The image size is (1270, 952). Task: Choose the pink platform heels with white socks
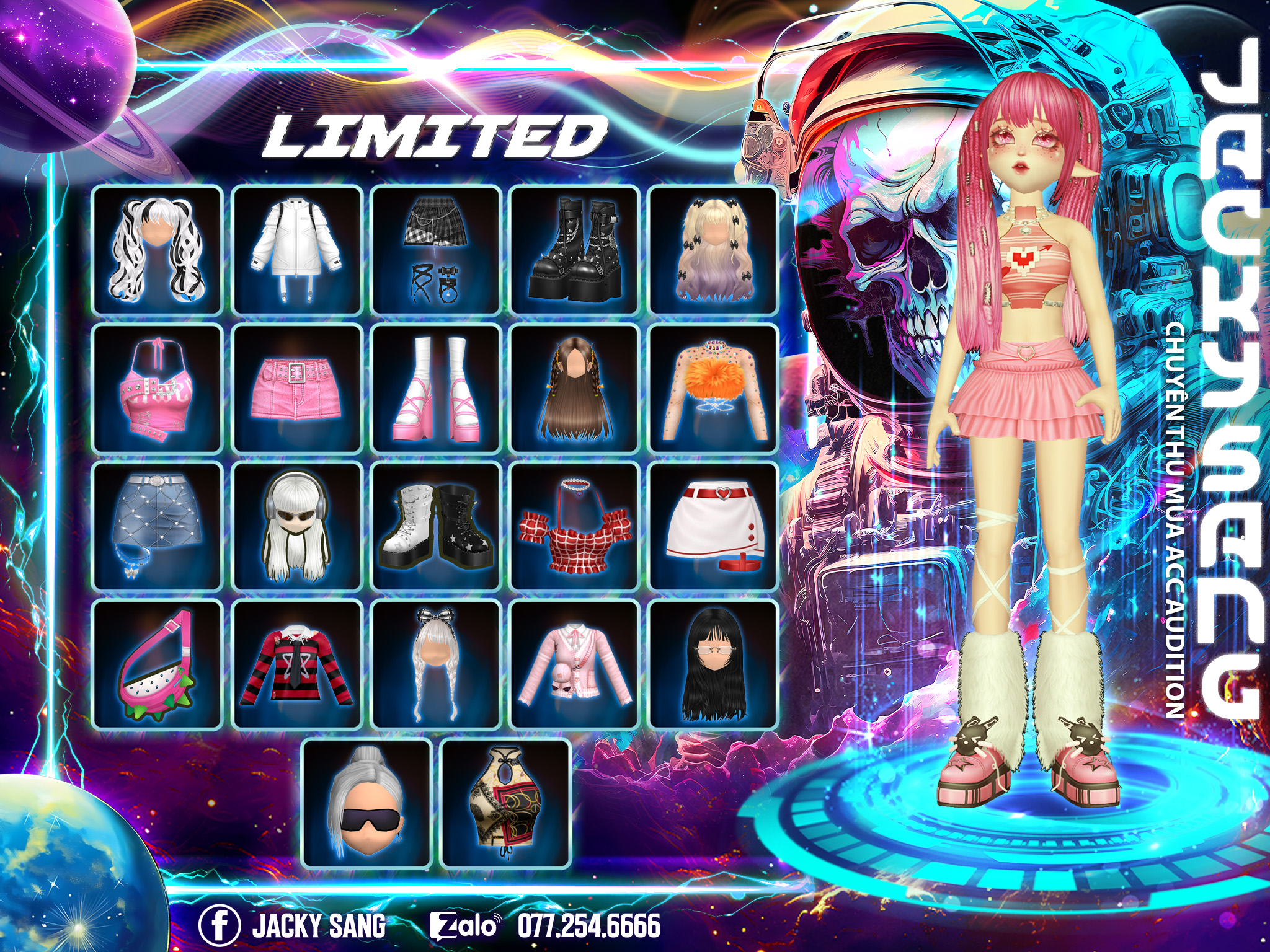click(436, 388)
